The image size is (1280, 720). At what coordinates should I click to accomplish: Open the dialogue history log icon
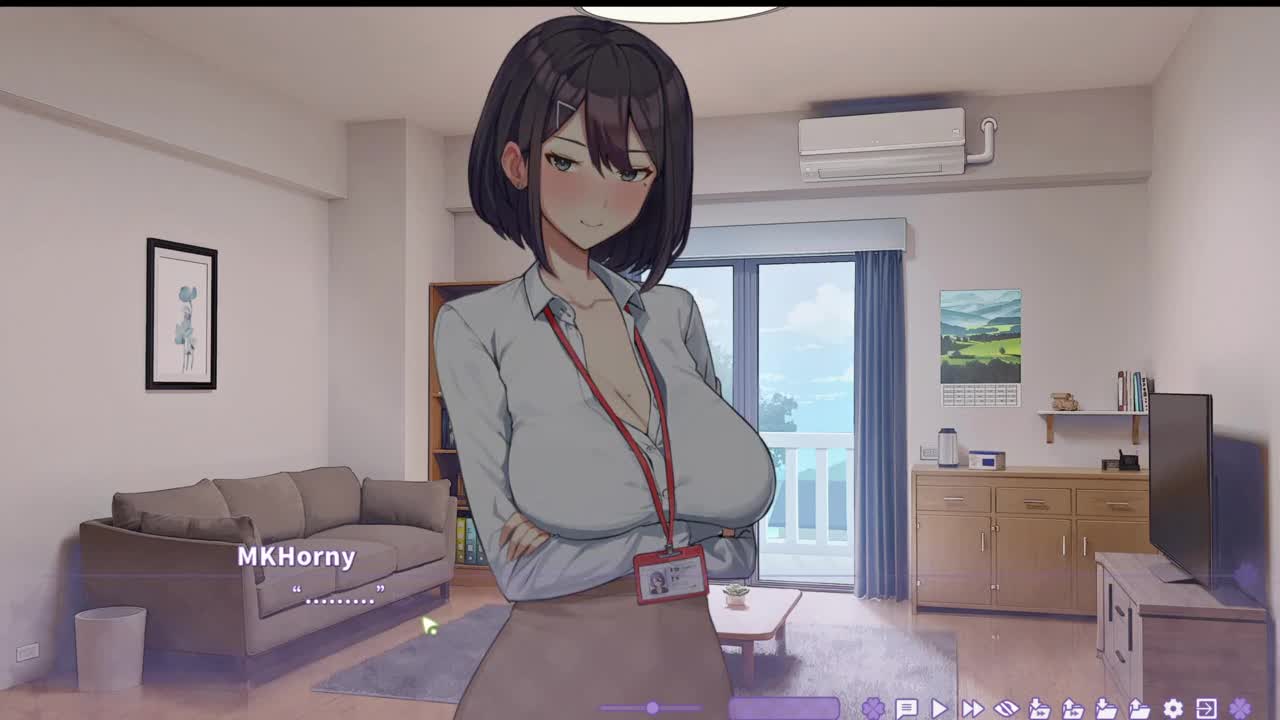[907, 709]
